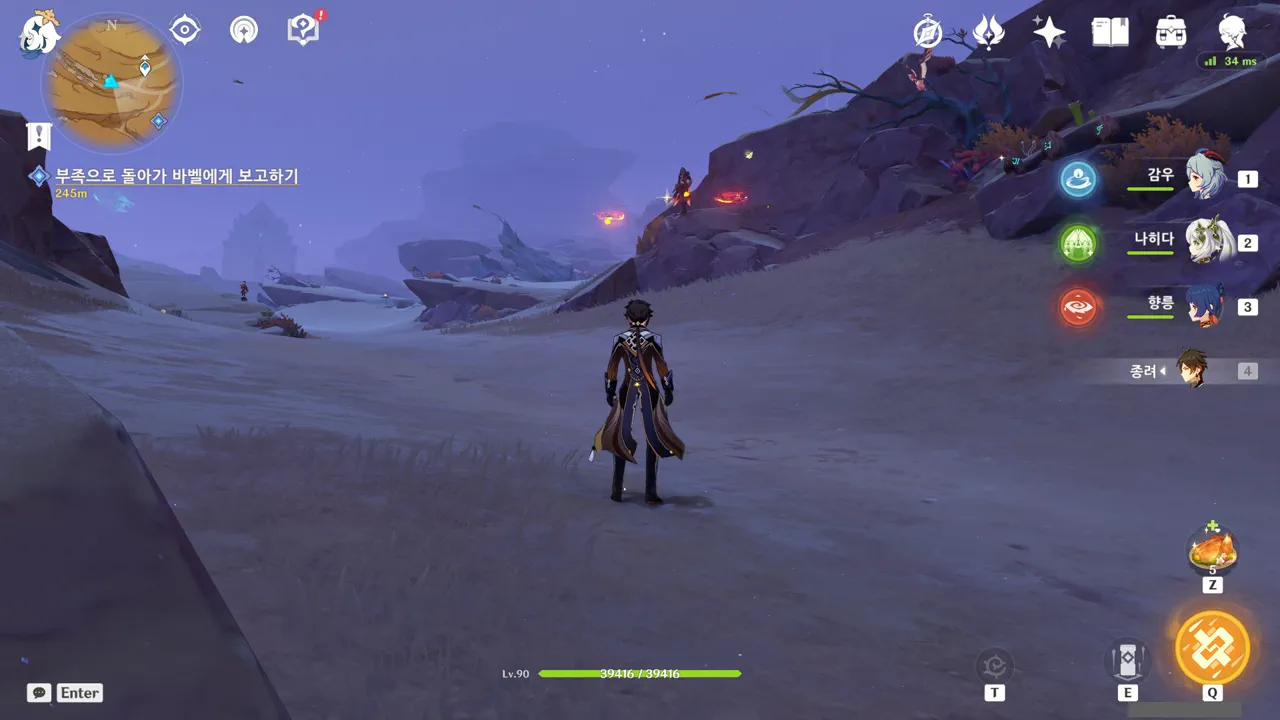
Task: Select the tracked quest objective text
Action: click(176, 176)
